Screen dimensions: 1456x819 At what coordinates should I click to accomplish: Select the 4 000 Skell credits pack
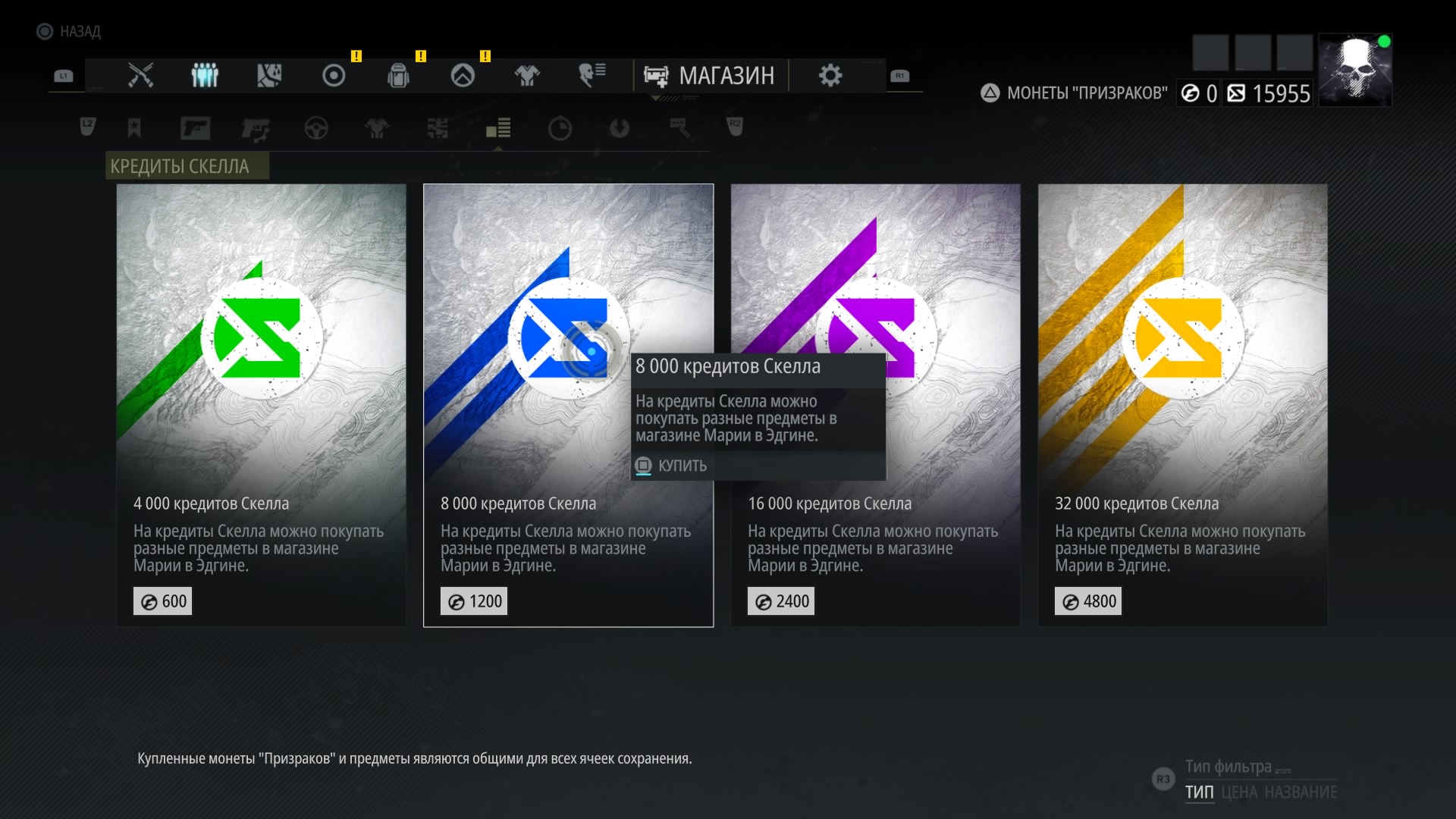point(261,405)
